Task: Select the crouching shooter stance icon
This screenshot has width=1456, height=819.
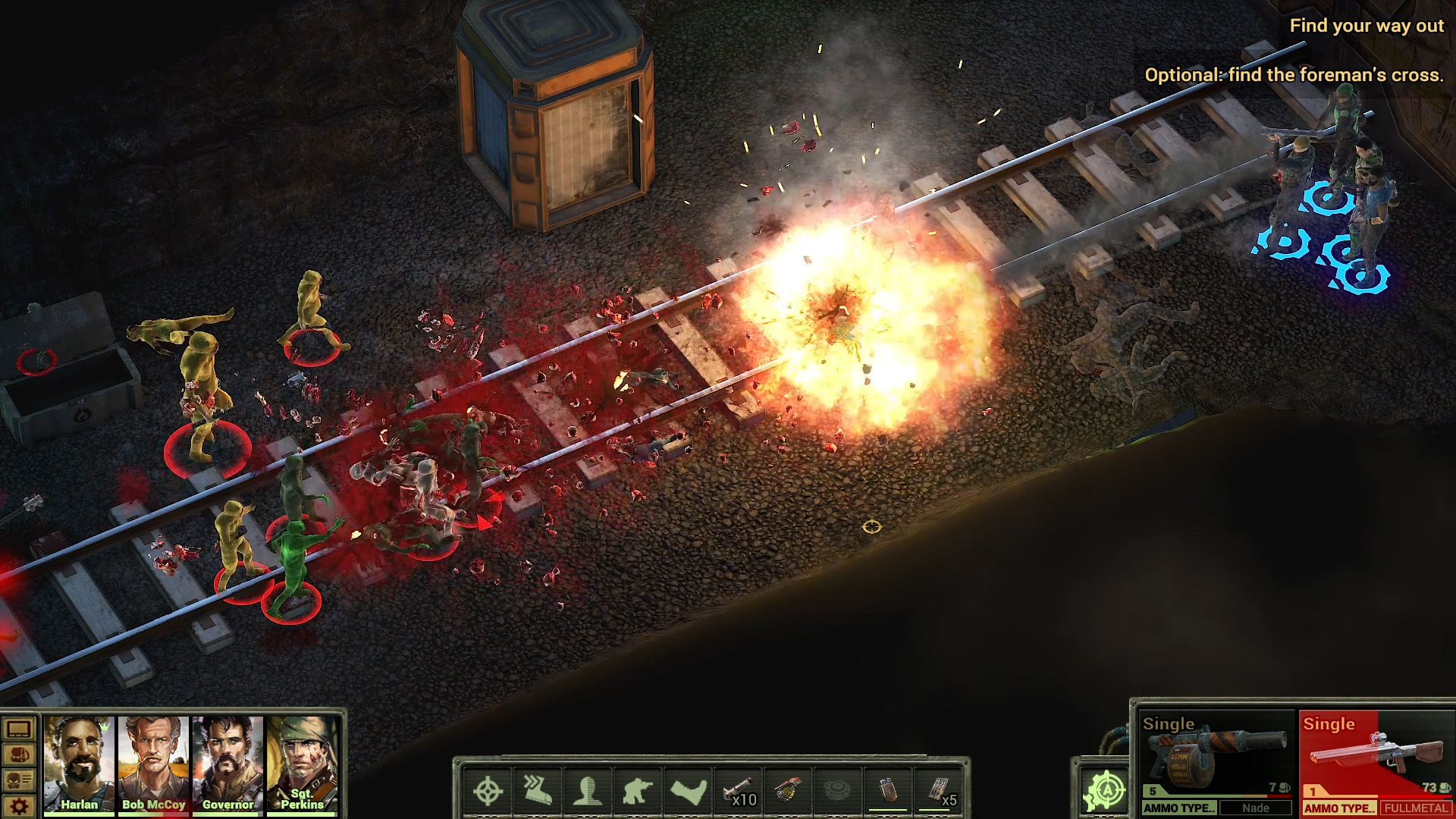Action: click(x=638, y=792)
